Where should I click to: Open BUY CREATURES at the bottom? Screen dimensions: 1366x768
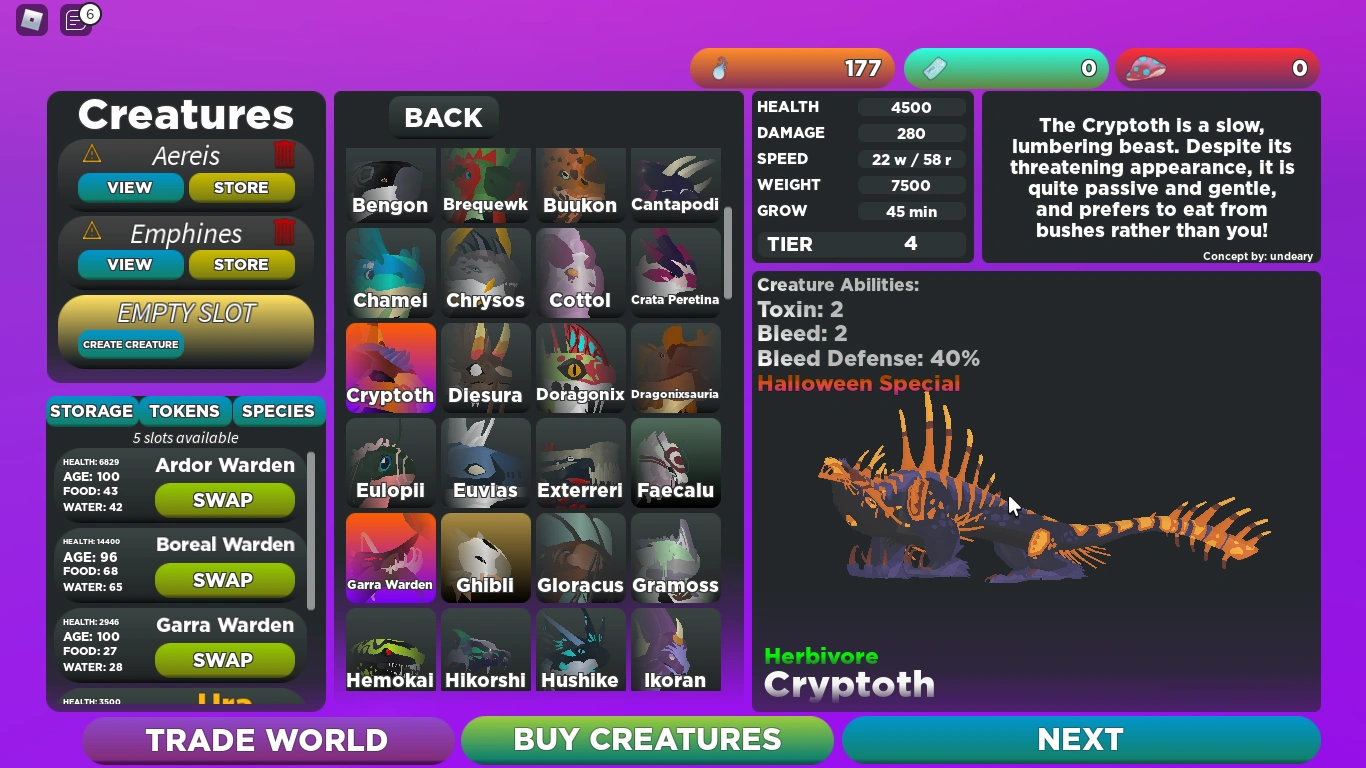coord(646,740)
